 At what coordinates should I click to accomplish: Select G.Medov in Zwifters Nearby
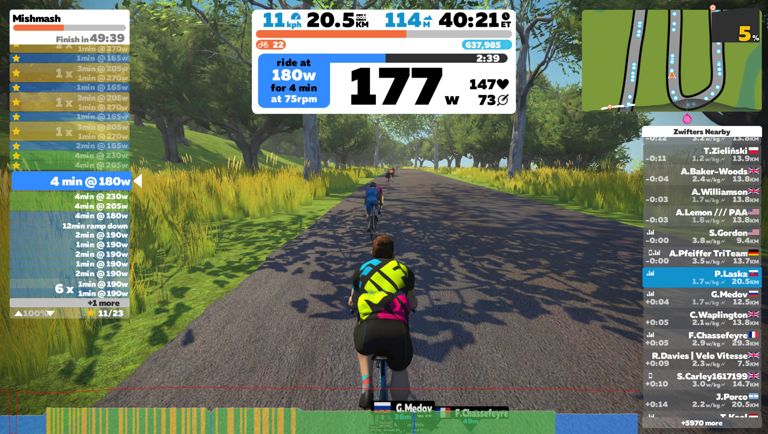701,298
